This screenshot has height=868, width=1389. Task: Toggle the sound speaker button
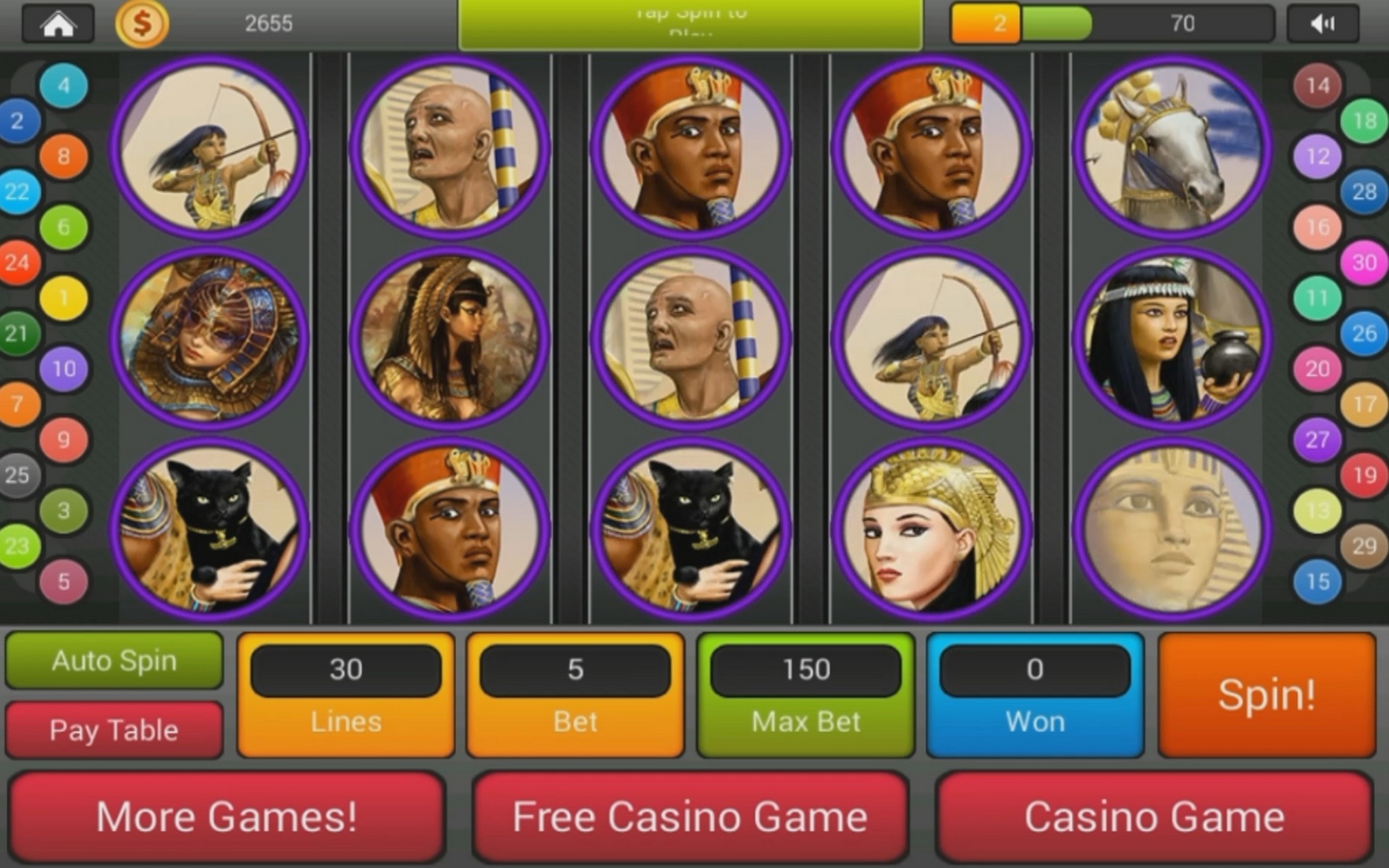click(1323, 23)
